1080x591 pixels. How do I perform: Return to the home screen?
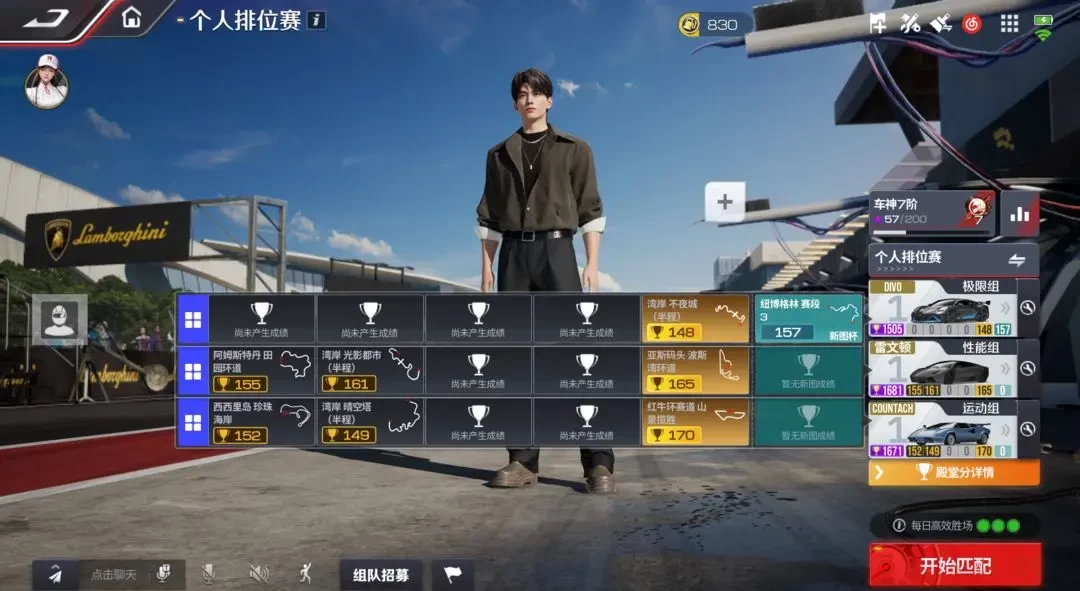tap(131, 18)
